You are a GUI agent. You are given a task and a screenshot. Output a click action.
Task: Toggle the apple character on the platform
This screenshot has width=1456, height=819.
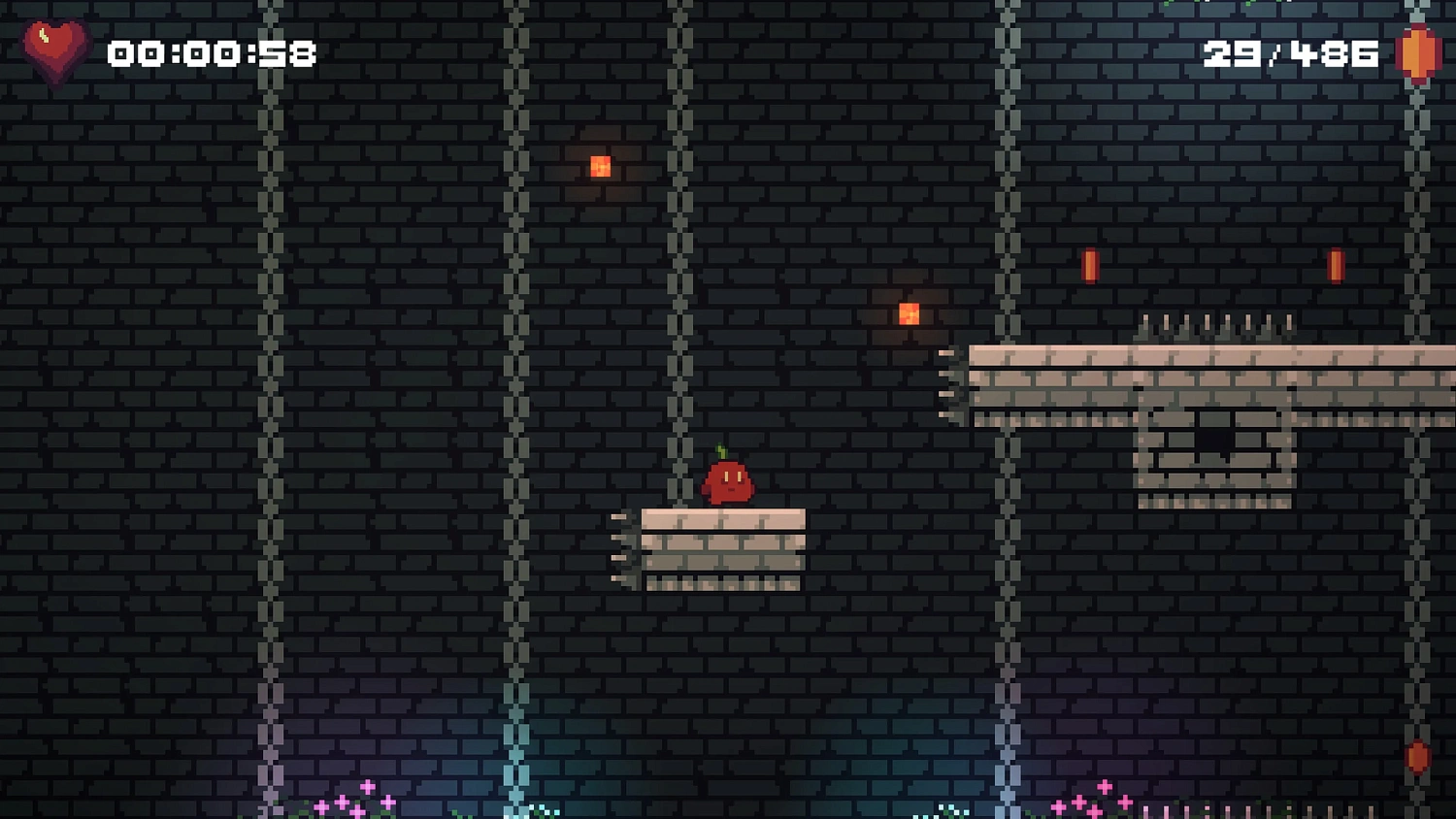(728, 483)
